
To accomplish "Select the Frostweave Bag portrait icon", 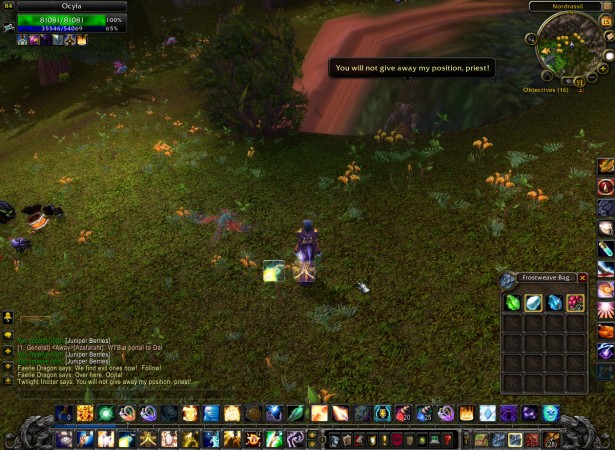I will [508, 281].
